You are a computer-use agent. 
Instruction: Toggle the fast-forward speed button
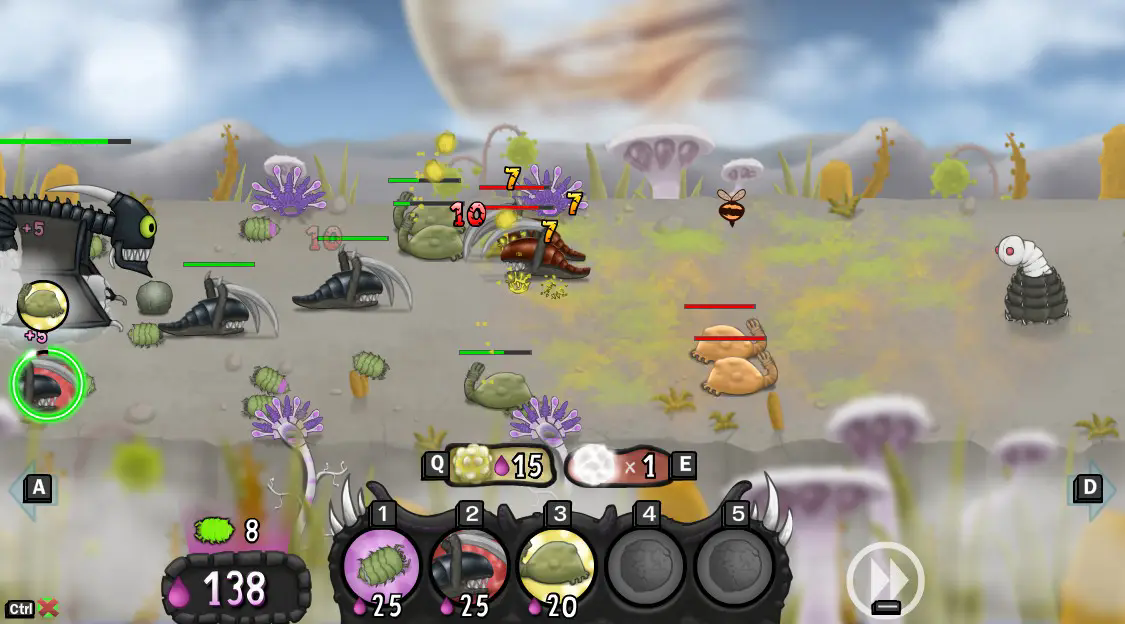(885, 577)
